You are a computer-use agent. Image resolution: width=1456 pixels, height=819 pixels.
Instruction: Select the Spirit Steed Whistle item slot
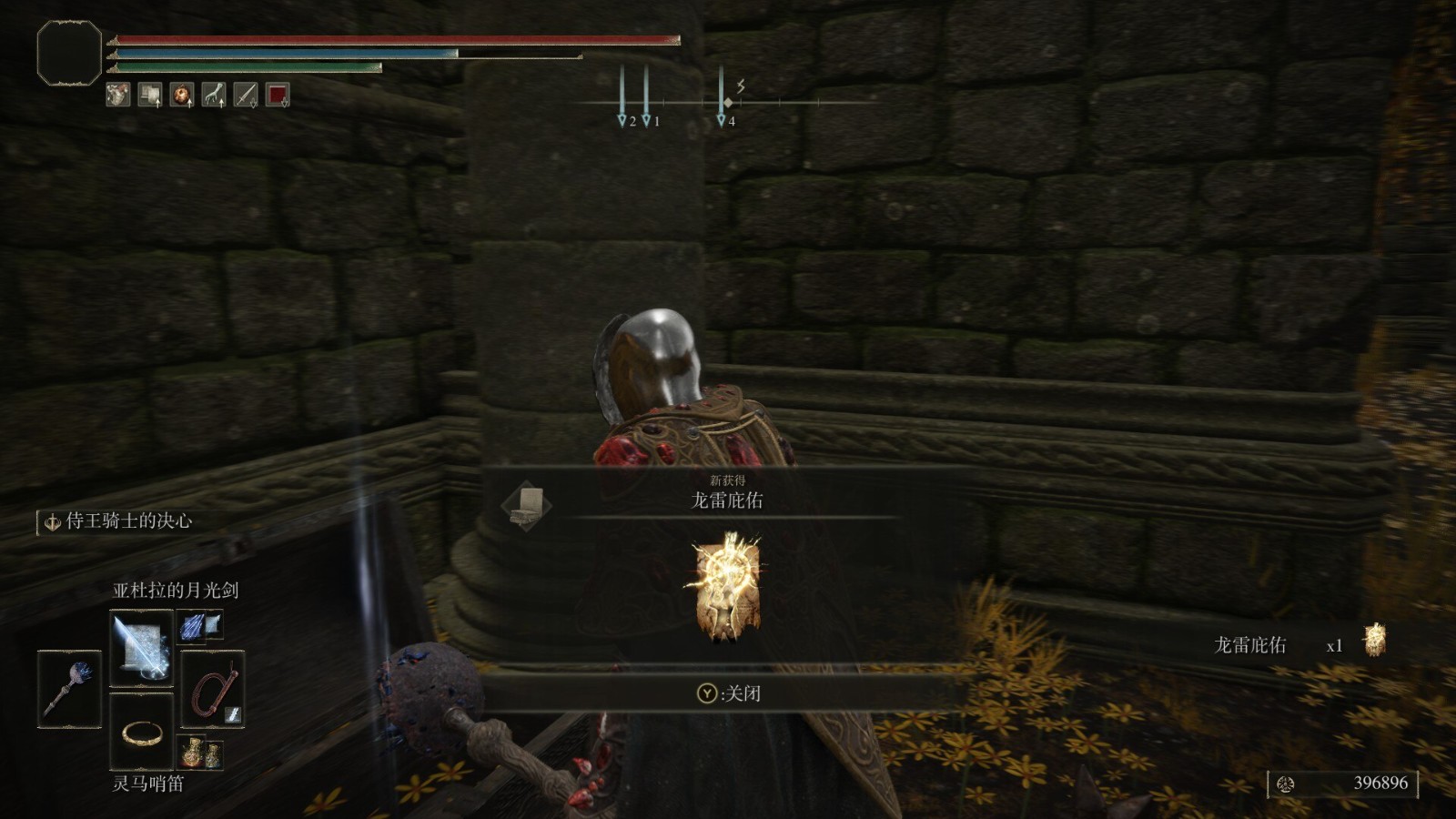coord(141,731)
